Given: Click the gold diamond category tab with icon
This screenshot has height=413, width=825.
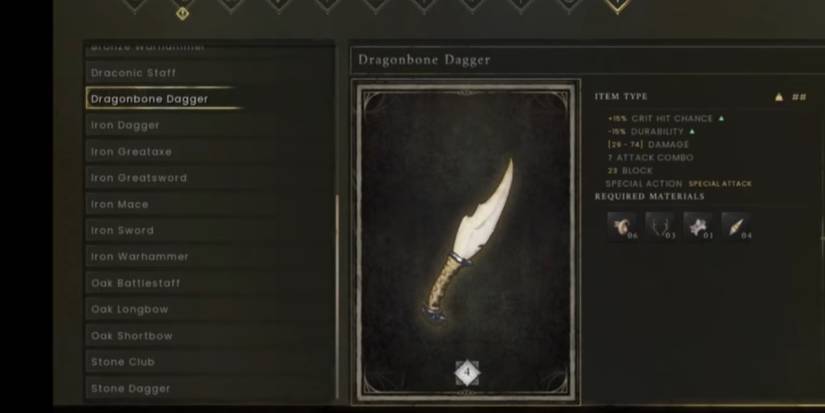Looking at the screenshot, I should 181,11.
